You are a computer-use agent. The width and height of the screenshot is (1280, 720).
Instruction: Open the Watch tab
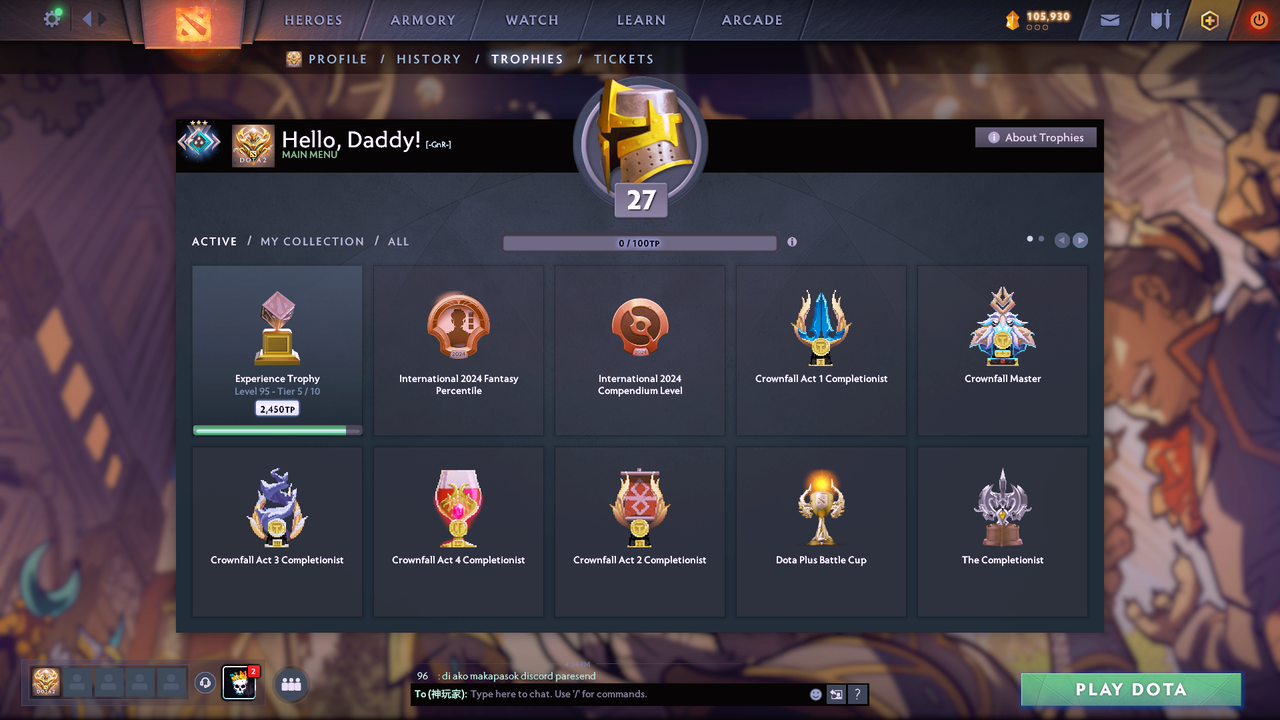pyautogui.click(x=532, y=20)
